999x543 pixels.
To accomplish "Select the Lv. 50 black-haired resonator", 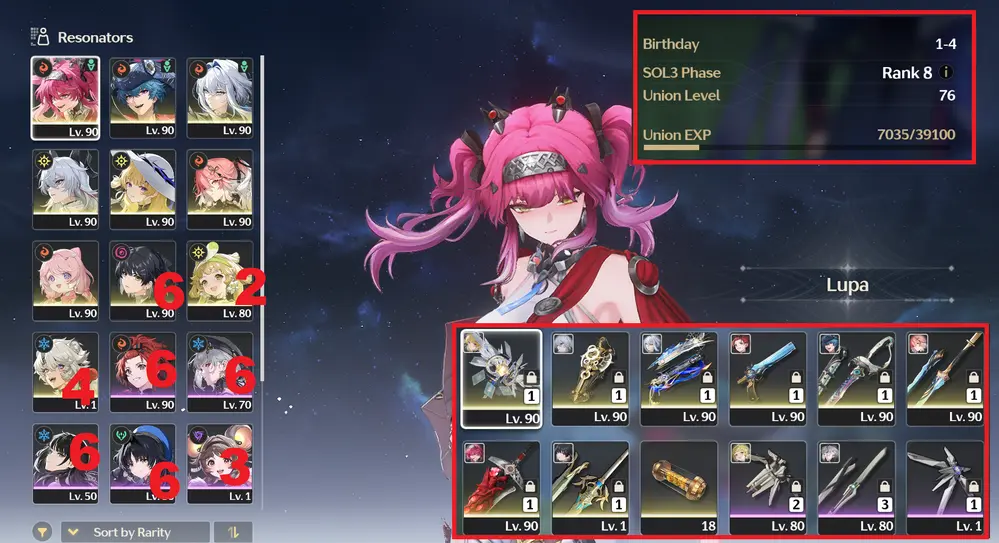I will click(x=65, y=464).
